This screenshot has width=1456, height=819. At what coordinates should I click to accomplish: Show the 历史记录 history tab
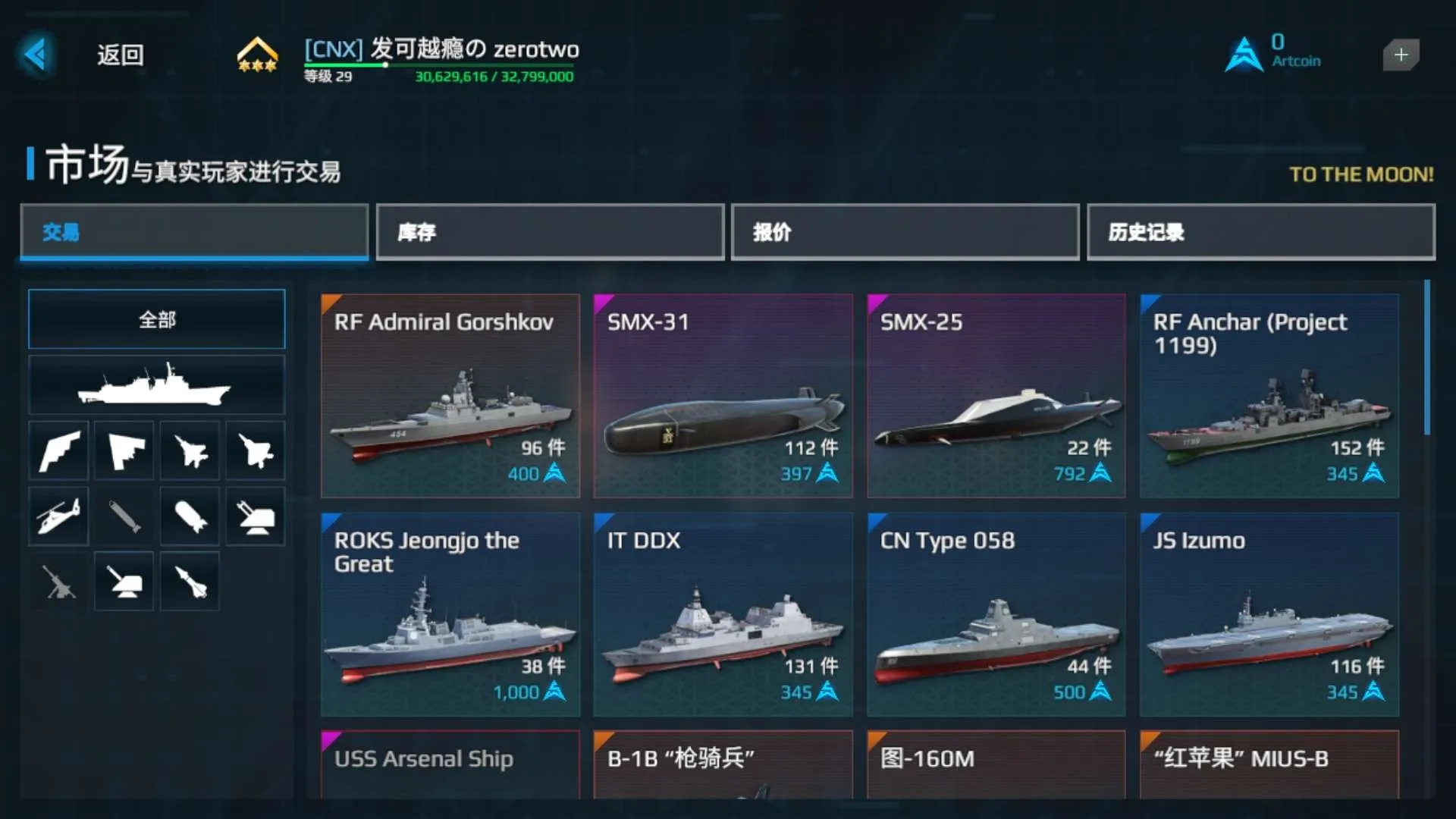pyautogui.click(x=1260, y=232)
